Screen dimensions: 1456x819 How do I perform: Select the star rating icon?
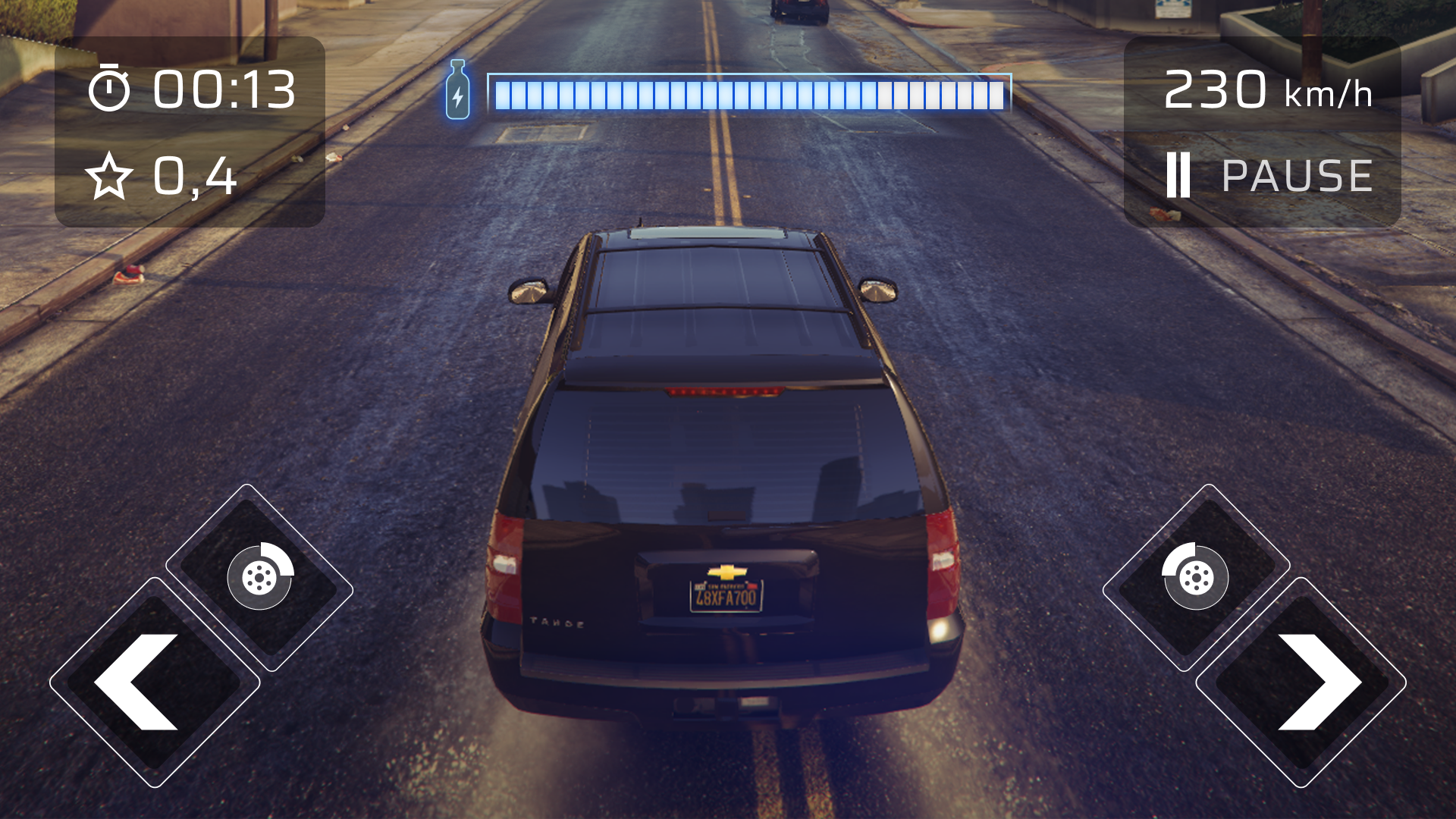(110, 177)
